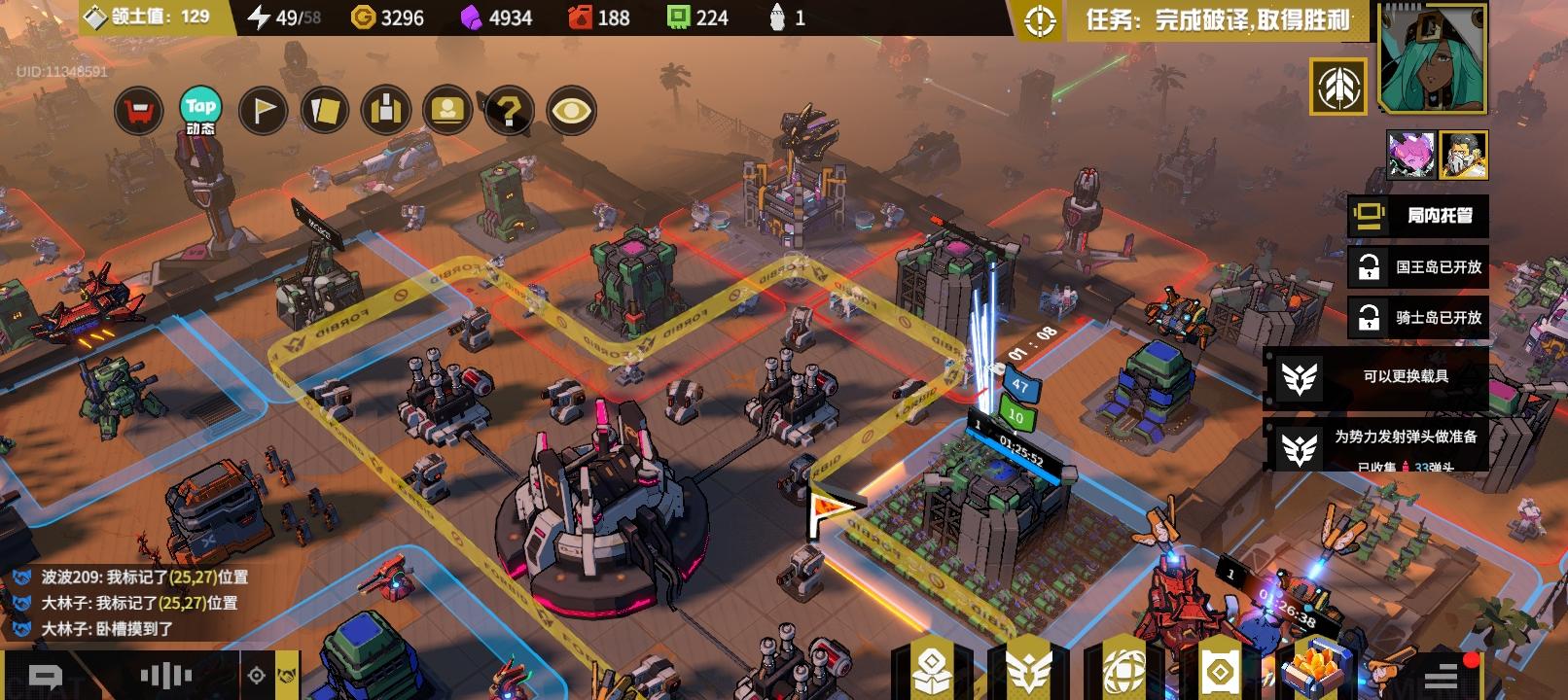The image size is (1568, 700).
Task: Open the player profile card icon
Action: (x=447, y=111)
